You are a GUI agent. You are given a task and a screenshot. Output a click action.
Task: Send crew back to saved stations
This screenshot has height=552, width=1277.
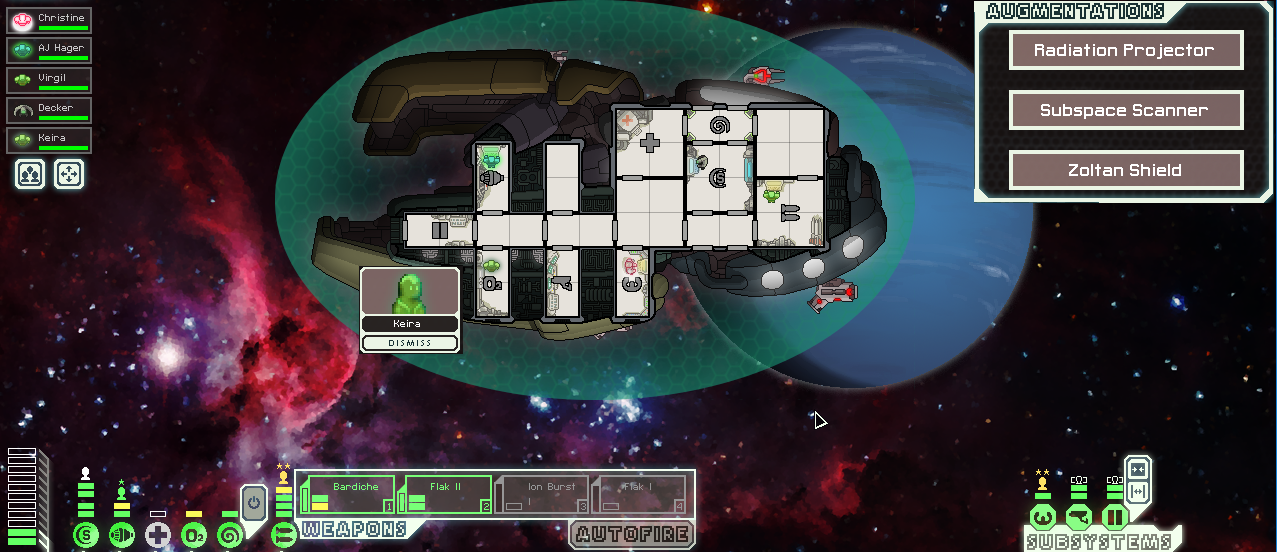(68, 175)
